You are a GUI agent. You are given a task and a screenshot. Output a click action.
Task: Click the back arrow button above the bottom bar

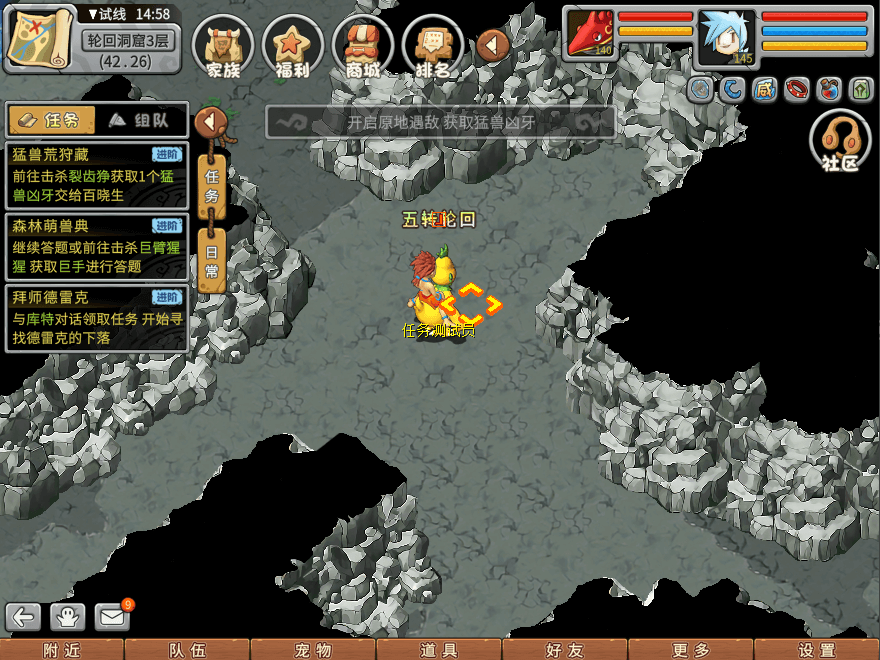pos(24,617)
